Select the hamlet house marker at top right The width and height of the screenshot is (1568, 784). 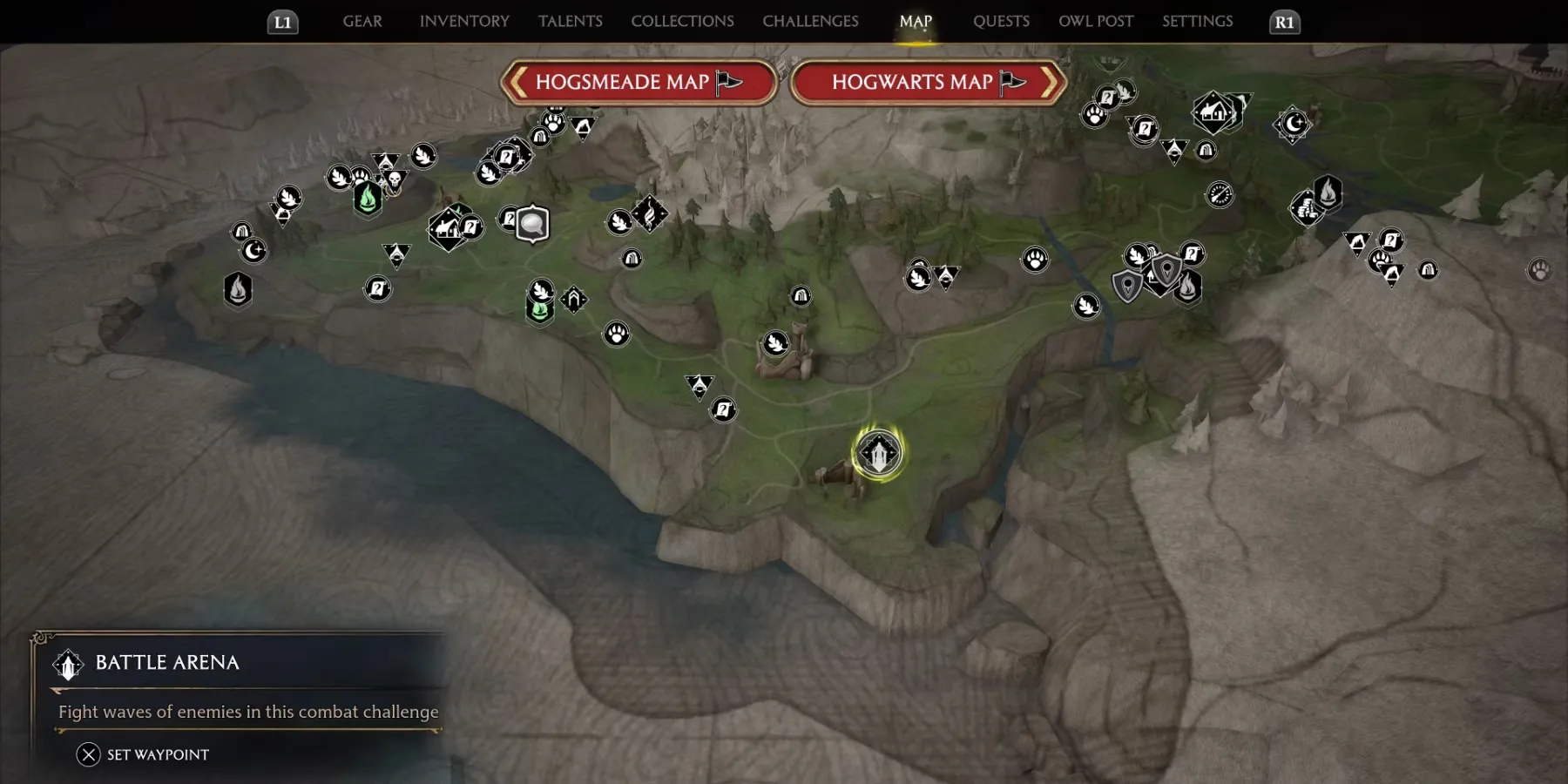[1212, 112]
